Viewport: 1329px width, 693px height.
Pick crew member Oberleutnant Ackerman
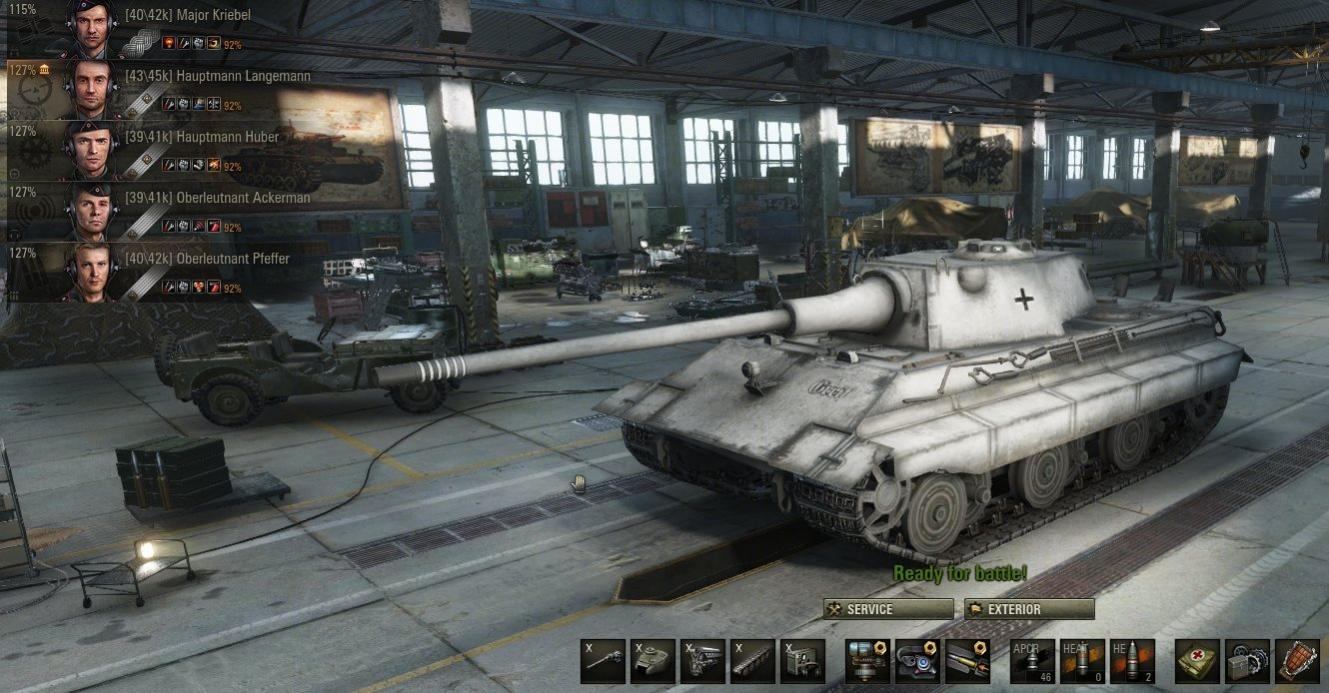pyautogui.click(x=217, y=198)
